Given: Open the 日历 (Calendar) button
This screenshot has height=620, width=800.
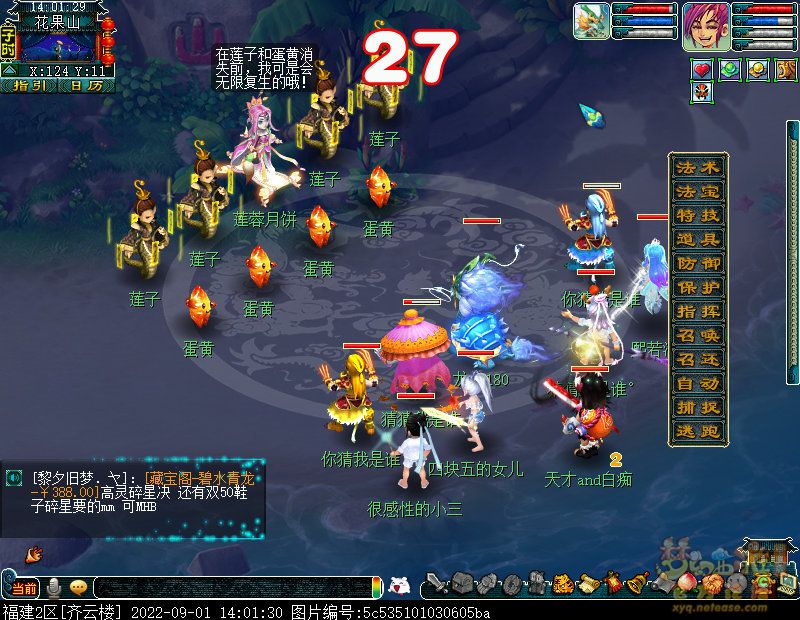Looking at the screenshot, I should pos(86,86).
